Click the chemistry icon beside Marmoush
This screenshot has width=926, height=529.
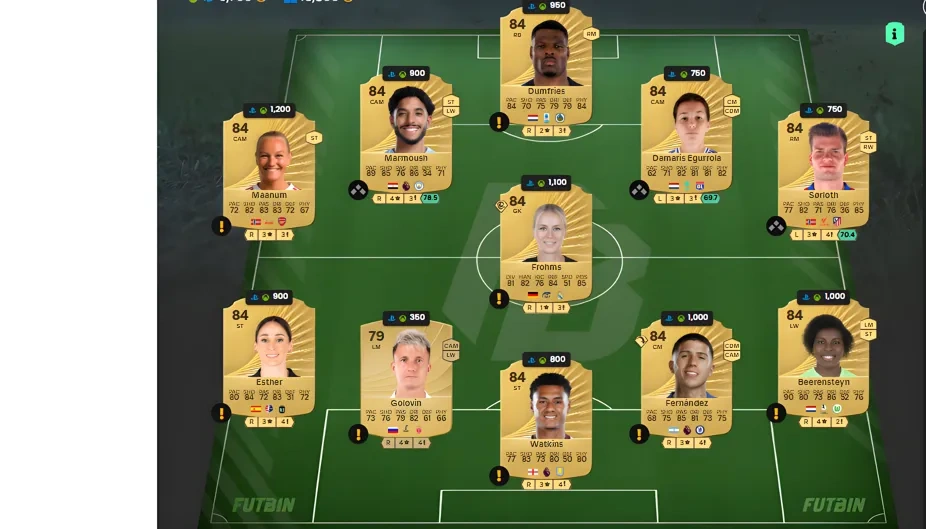[x=358, y=190]
